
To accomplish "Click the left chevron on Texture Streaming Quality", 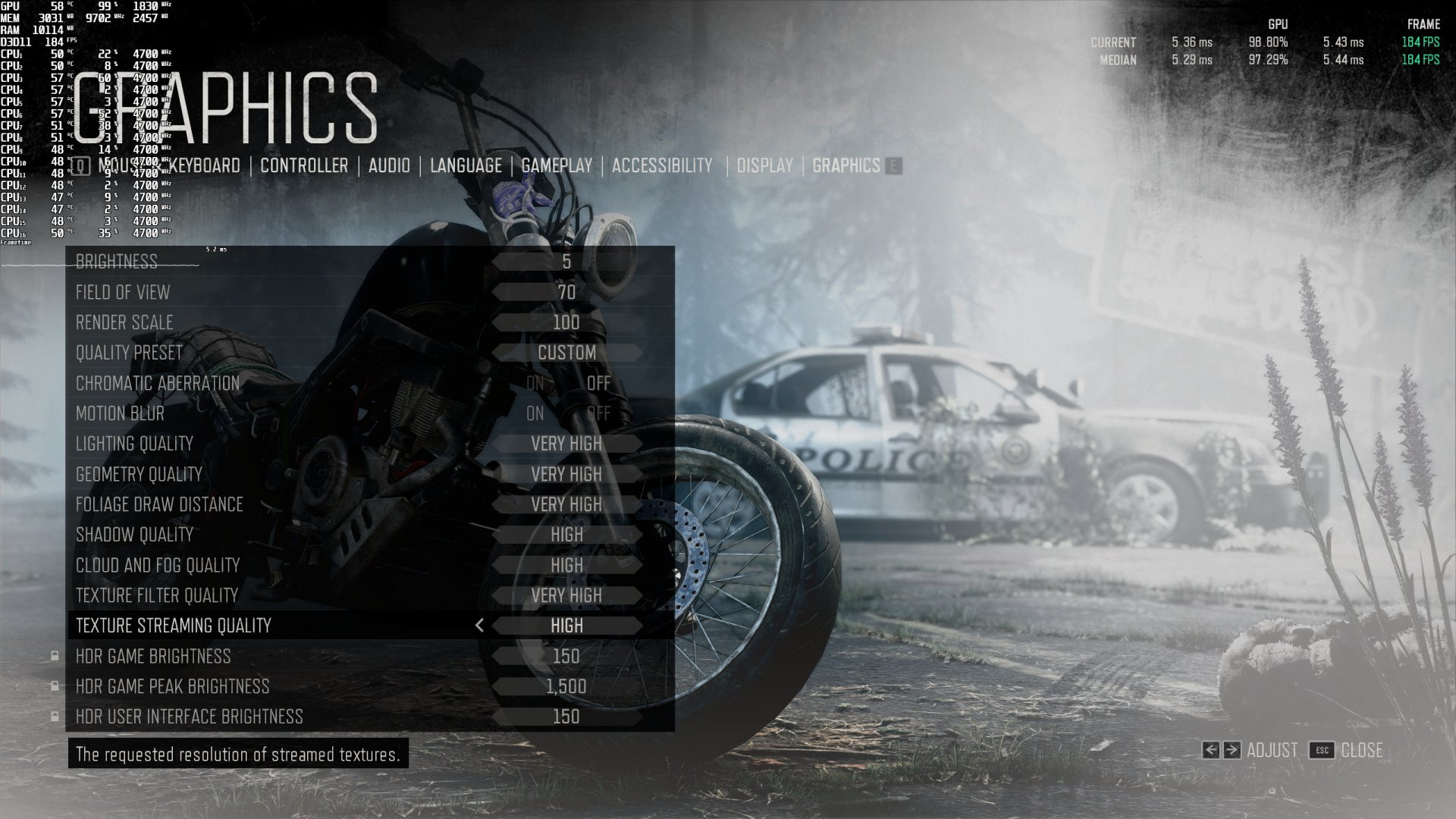I will click(x=479, y=626).
